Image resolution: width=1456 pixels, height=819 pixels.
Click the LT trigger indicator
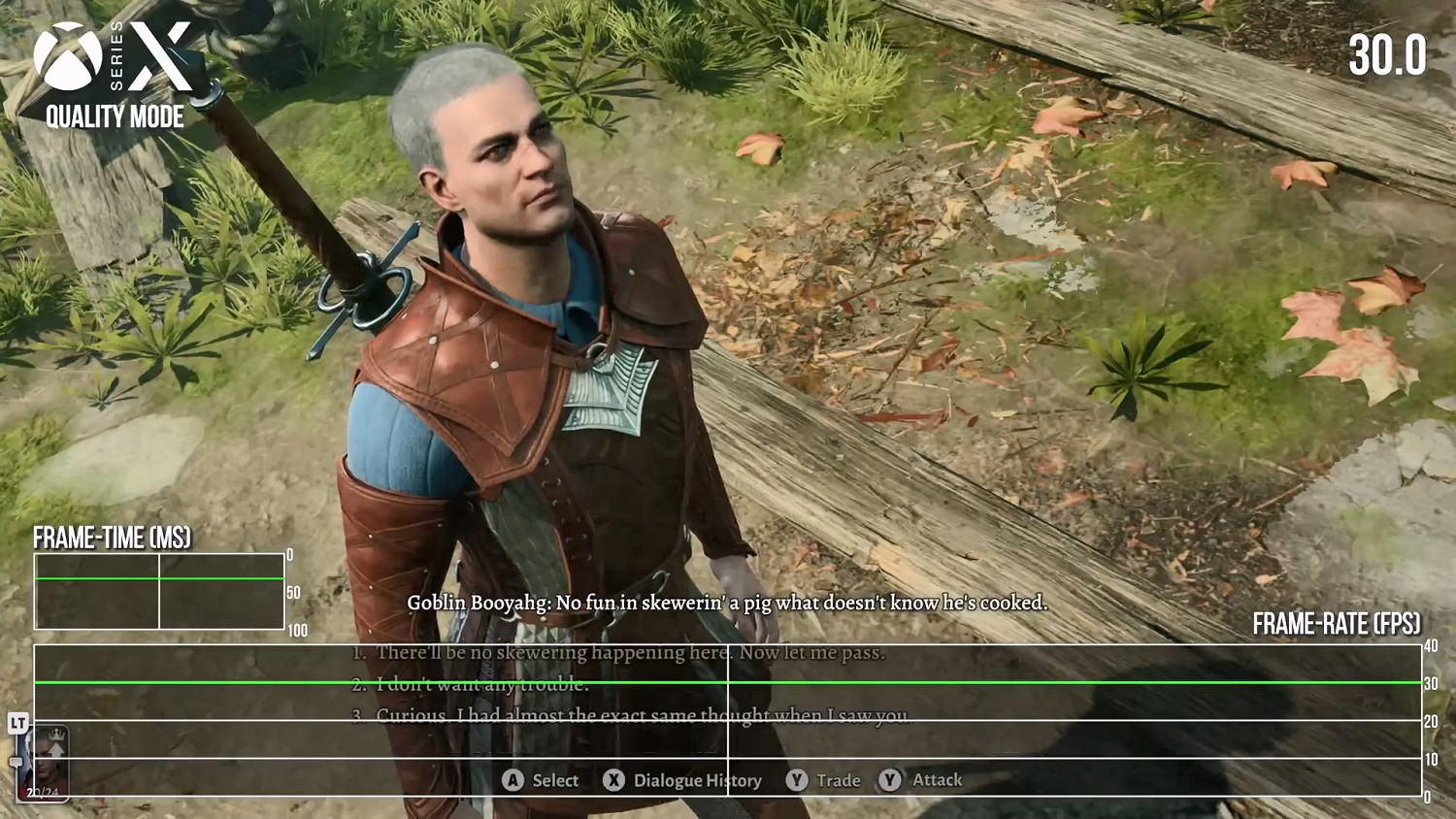[x=18, y=723]
